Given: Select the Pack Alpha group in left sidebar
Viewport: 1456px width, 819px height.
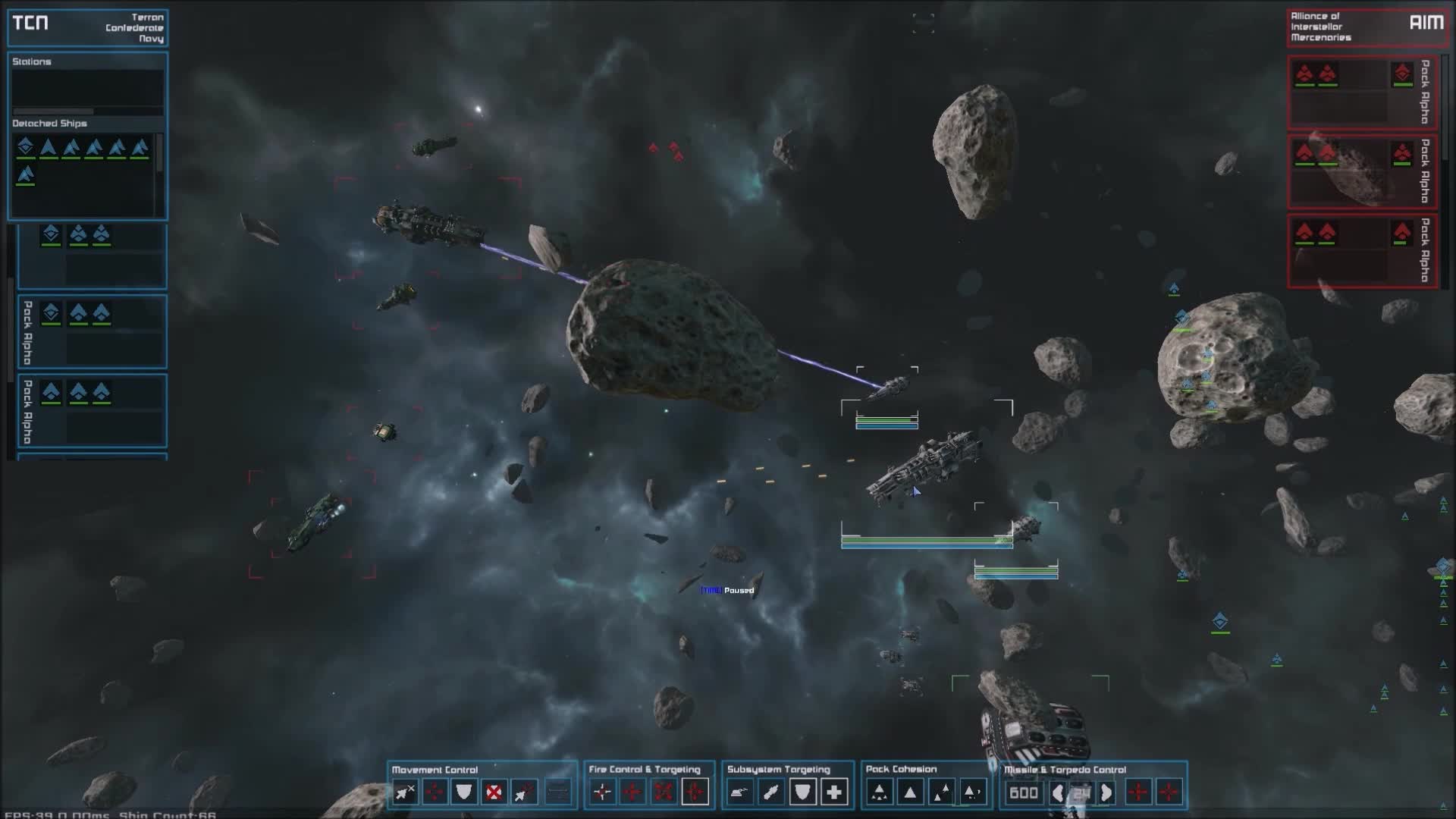Looking at the screenshot, I should 91,334.
